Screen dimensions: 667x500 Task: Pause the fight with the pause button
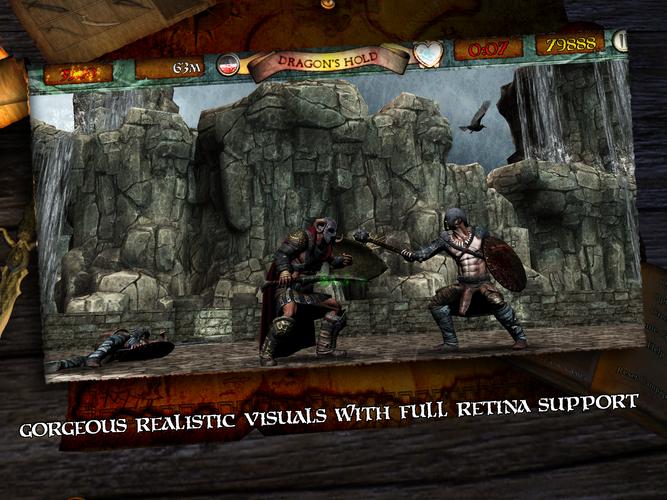621,42
